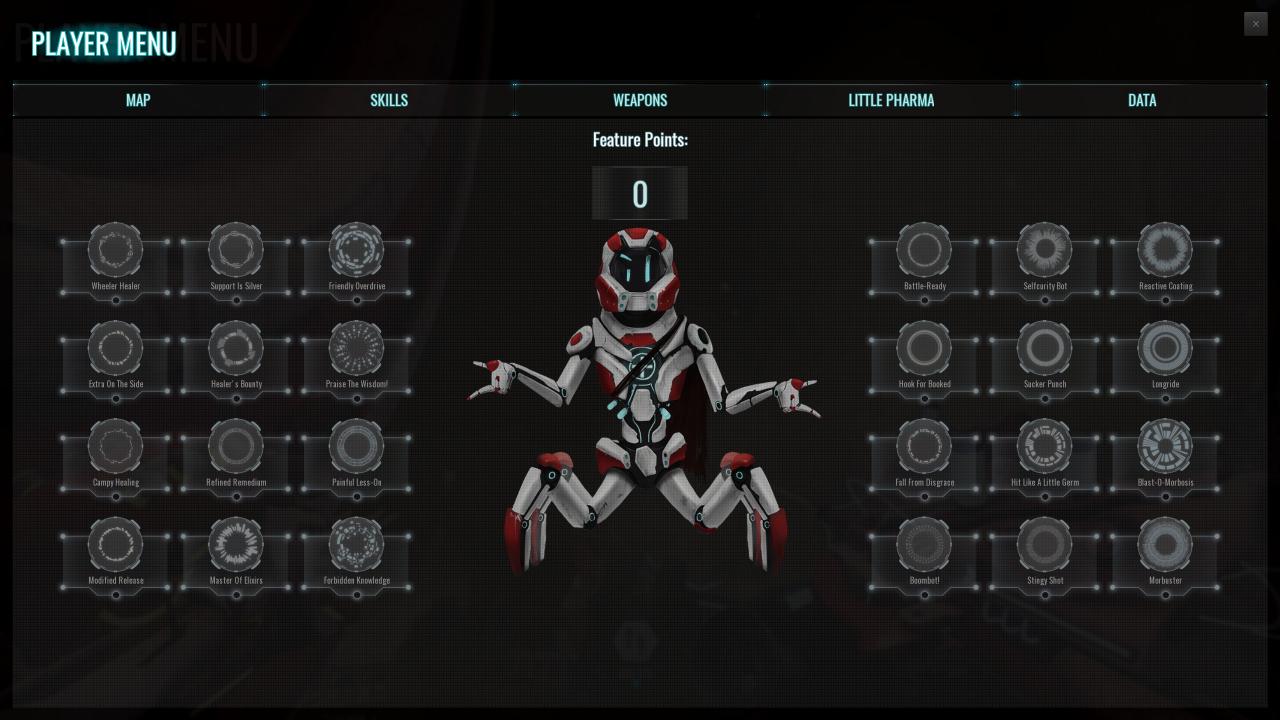Select the Praise The Wisdom! feature

click(356, 348)
